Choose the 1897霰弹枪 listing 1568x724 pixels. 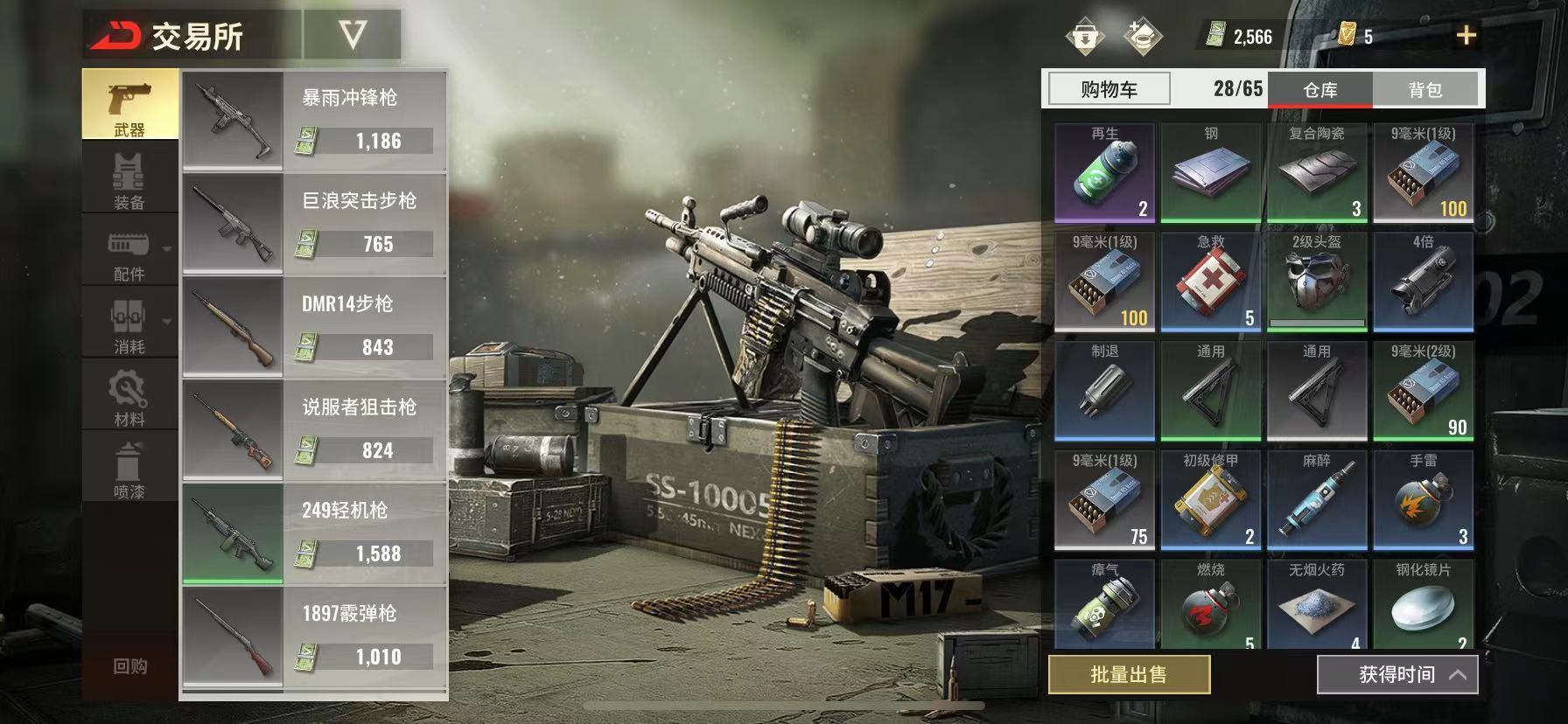[x=314, y=637]
